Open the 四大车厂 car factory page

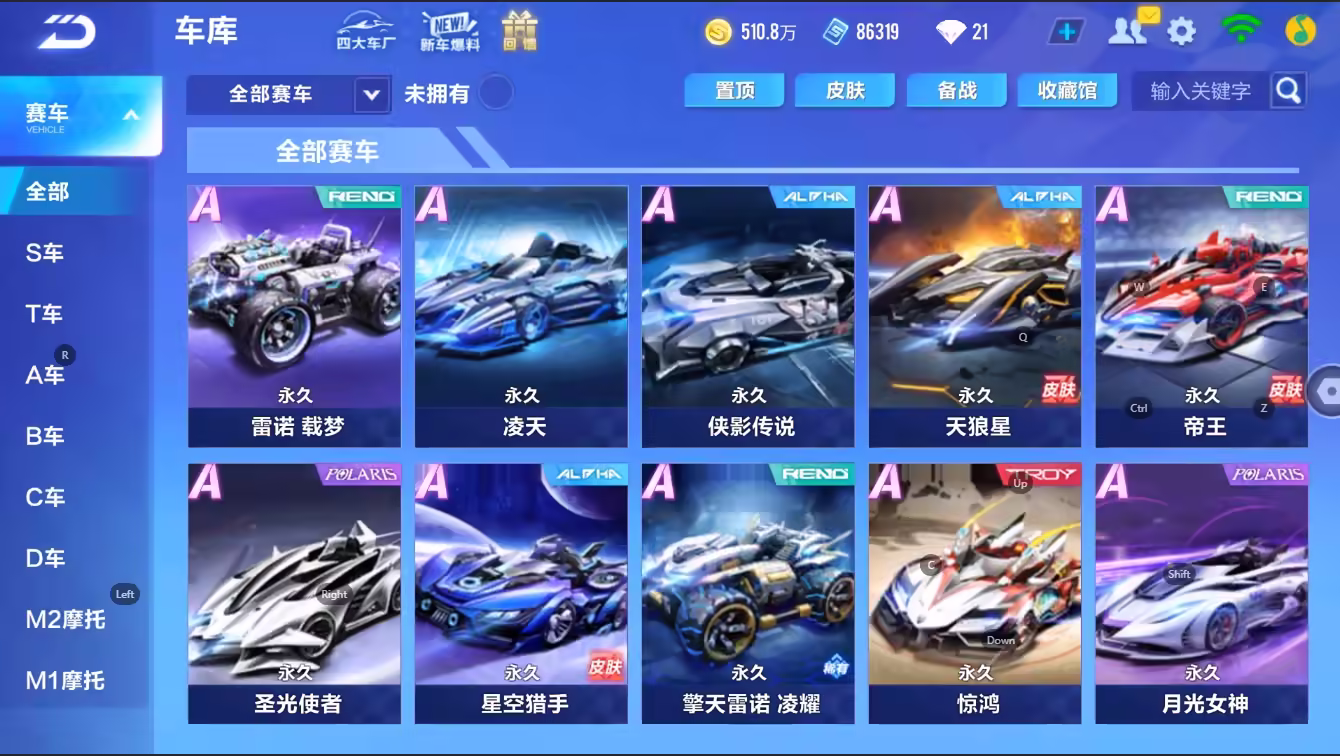click(x=365, y=31)
